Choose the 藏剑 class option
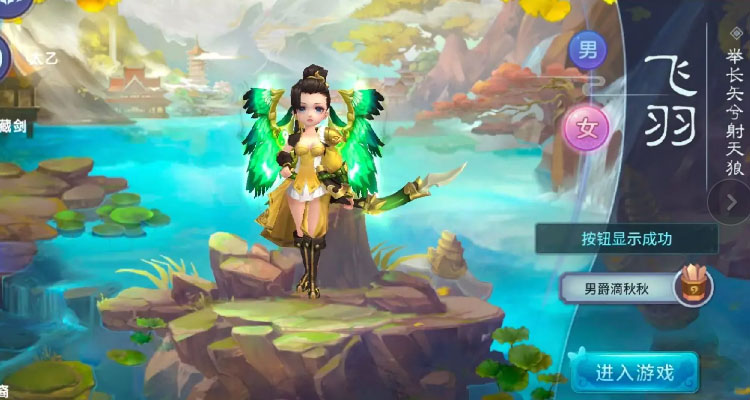The width and height of the screenshot is (750, 400). pyautogui.click(x=14, y=126)
